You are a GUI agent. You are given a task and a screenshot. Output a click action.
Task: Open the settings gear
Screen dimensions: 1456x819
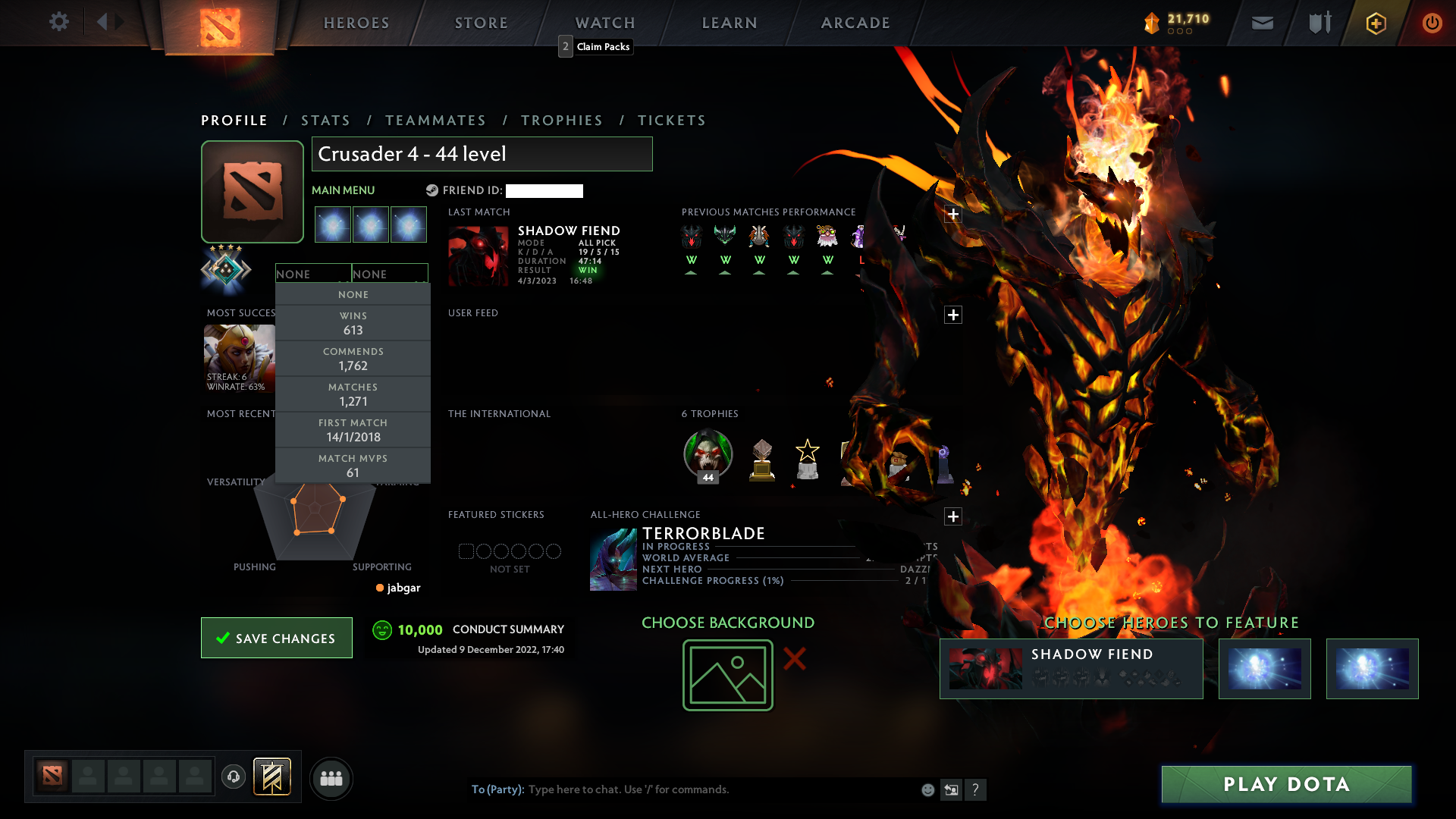click(x=59, y=22)
